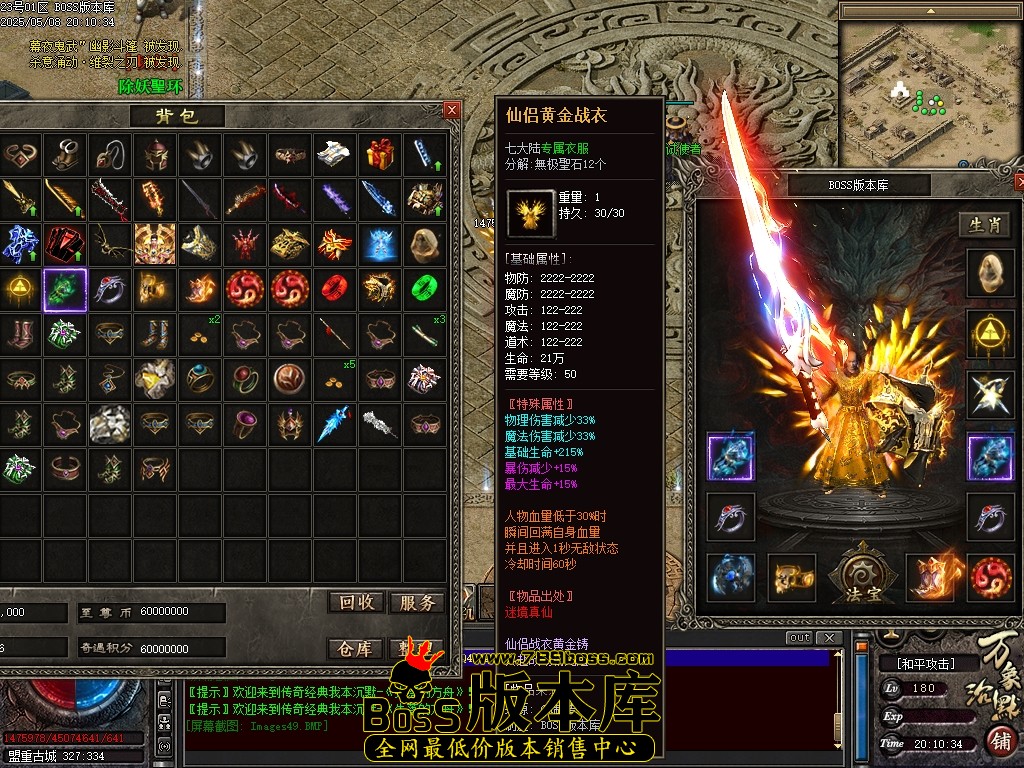Close the backpack window

click(x=452, y=110)
